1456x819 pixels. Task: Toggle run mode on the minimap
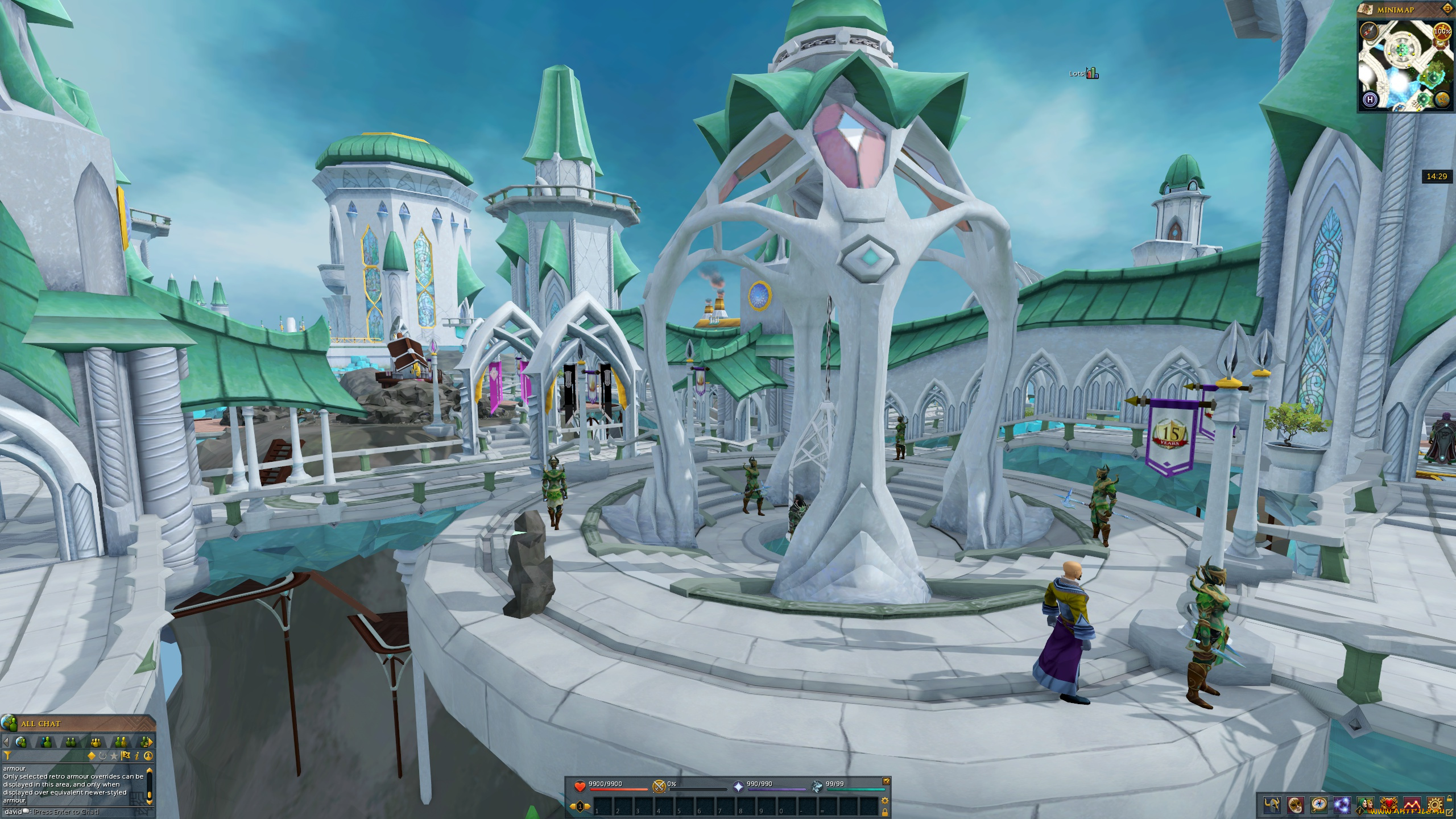pyautogui.click(x=1442, y=32)
